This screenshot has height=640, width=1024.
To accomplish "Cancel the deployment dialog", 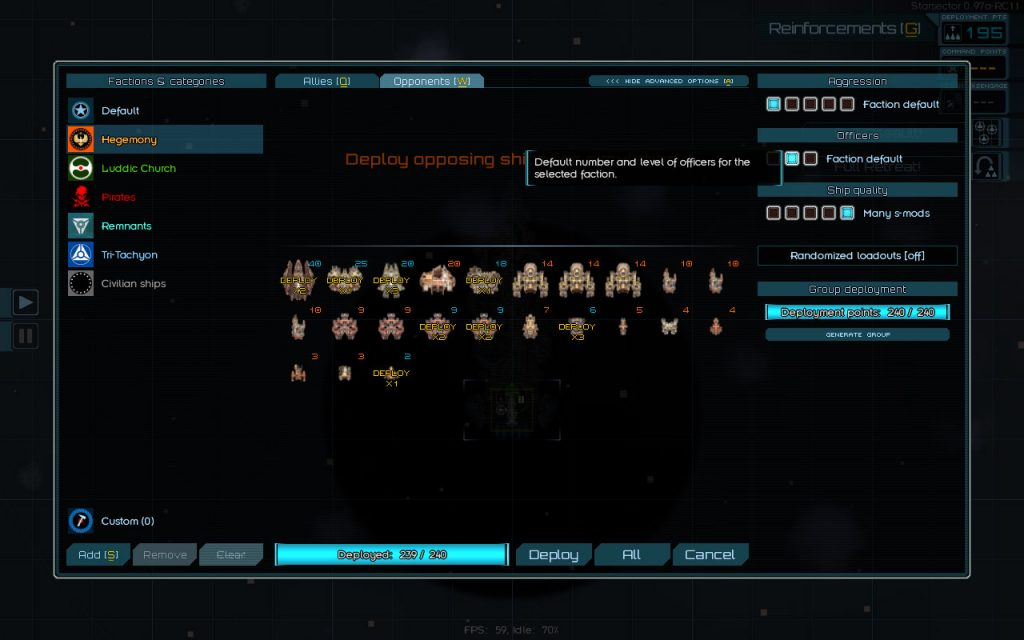I will (709, 555).
